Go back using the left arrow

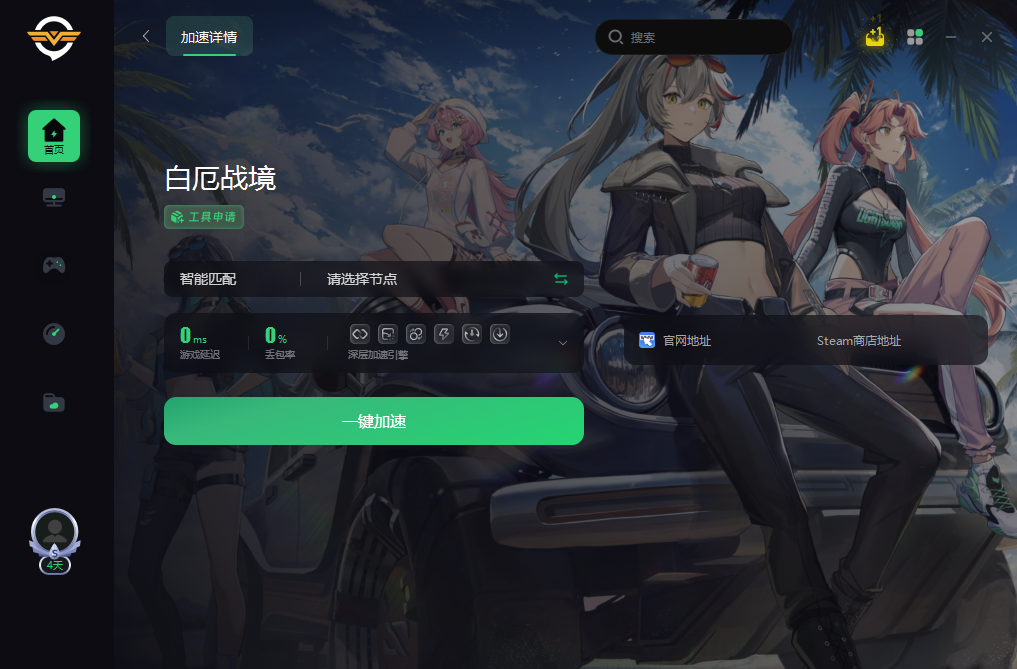(146, 37)
